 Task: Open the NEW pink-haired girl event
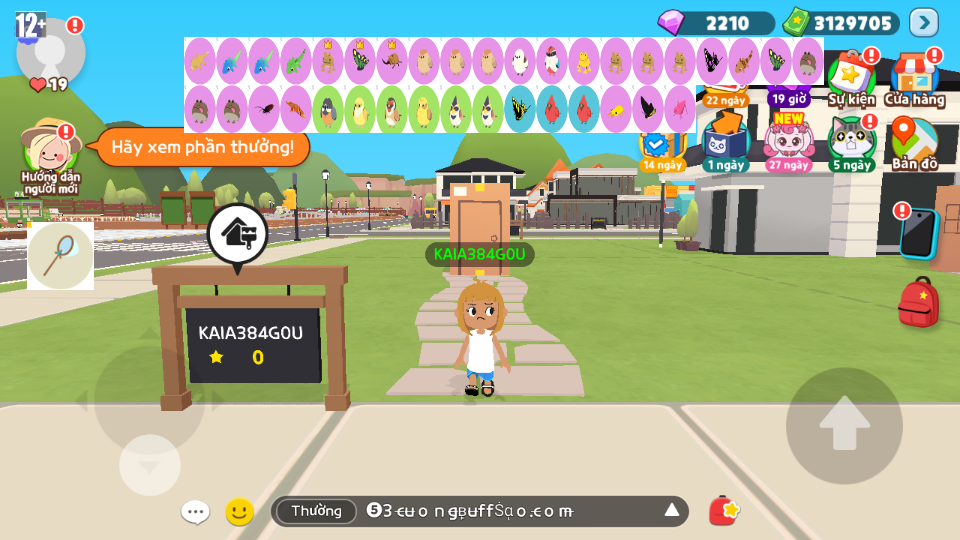tap(789, 142)
